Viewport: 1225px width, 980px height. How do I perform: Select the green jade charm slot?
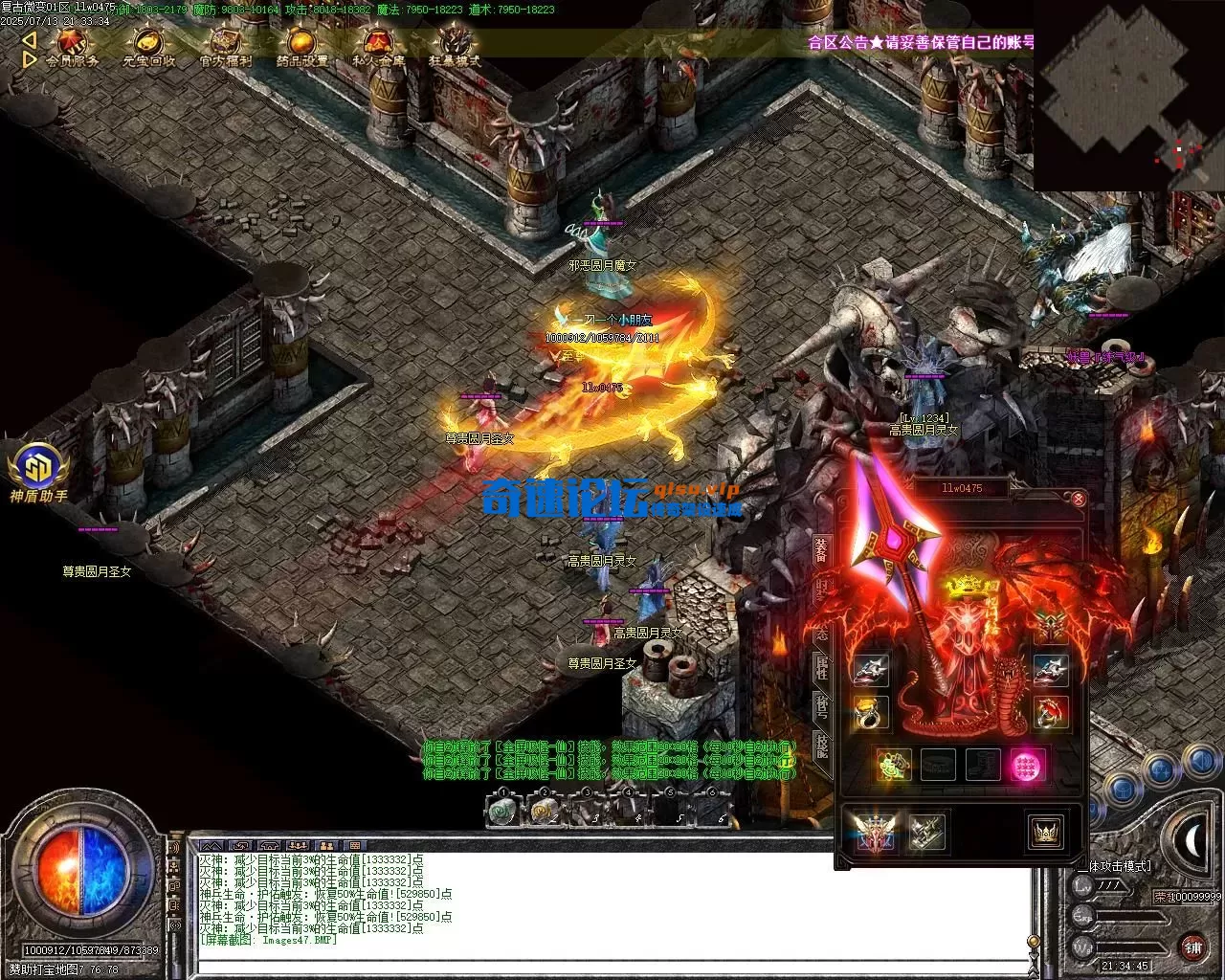click(x=893, y=766)
